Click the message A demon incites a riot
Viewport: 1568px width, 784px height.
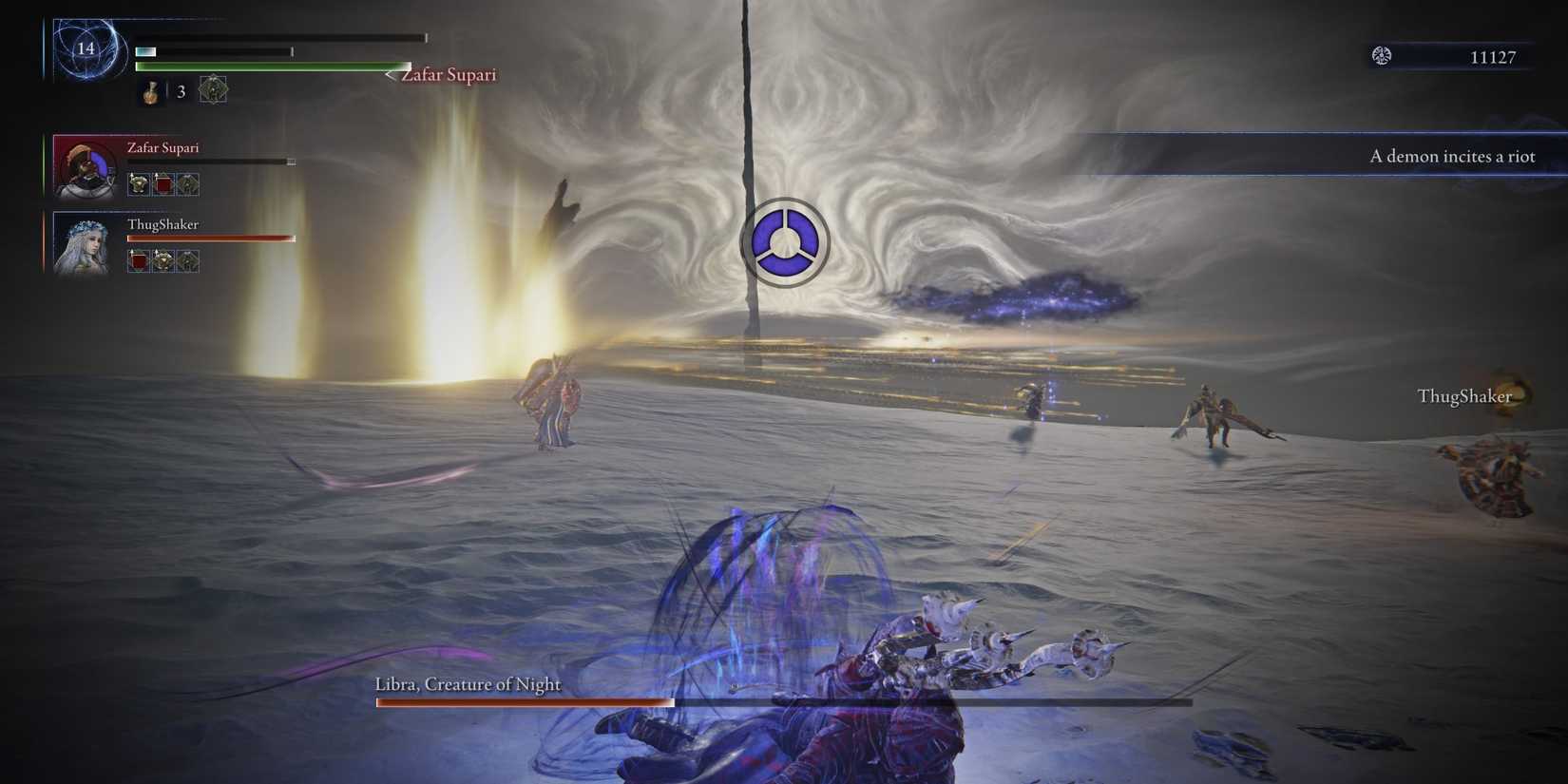1452,156
